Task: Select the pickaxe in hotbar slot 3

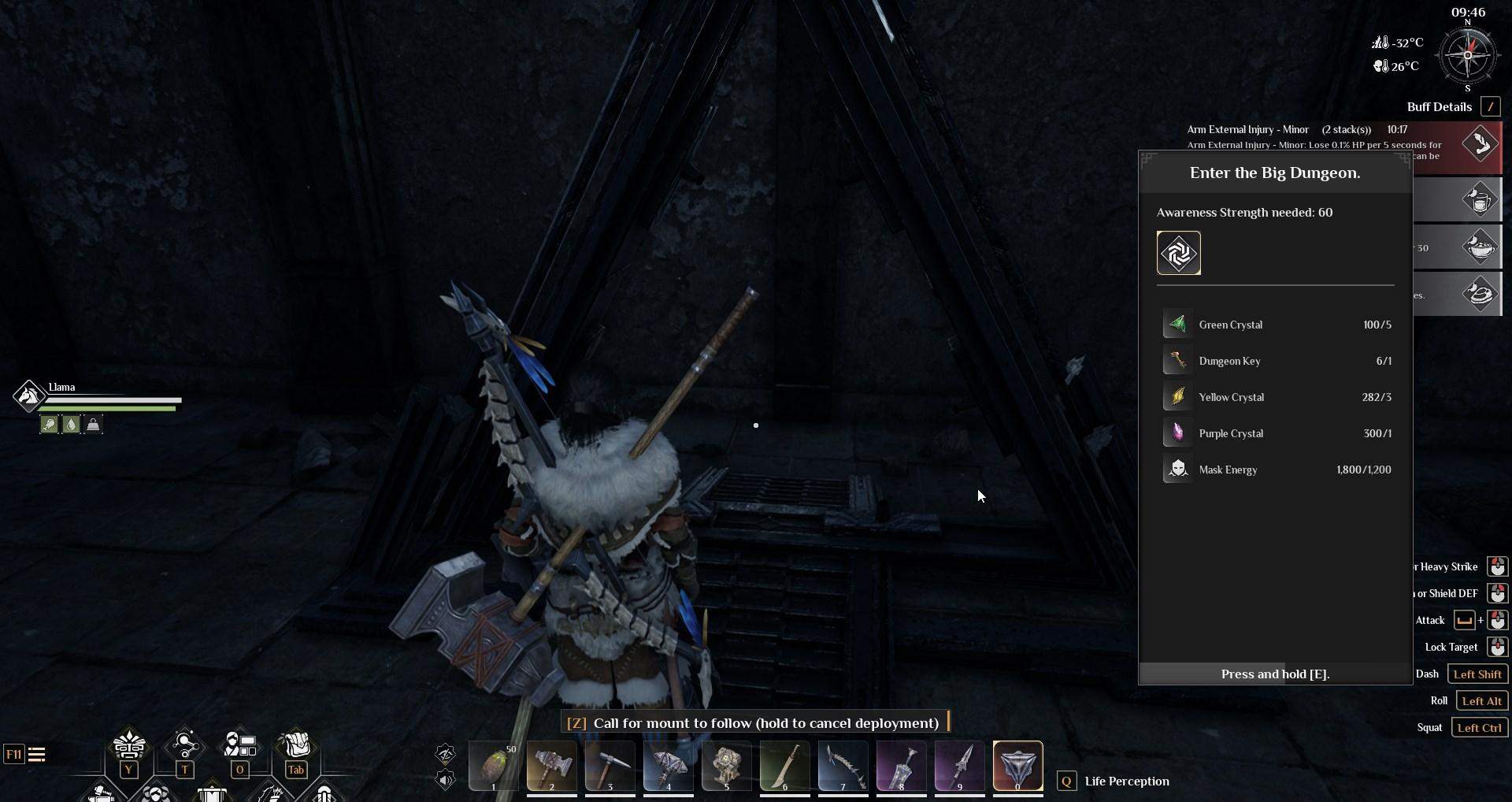Action: (x=610, y=766)
